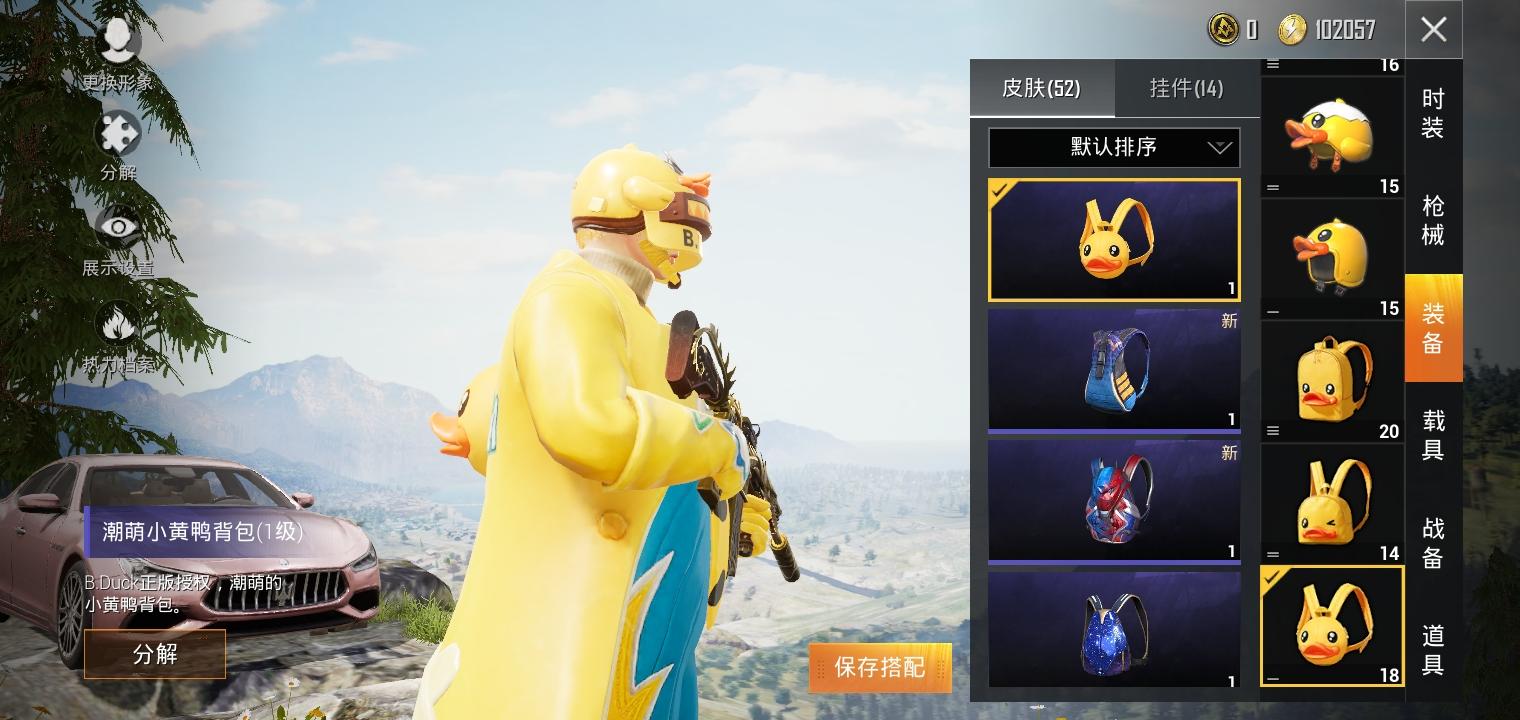
Task: Select the new red-blue shark backpack marked 新
Action: tap(1113, 500)
